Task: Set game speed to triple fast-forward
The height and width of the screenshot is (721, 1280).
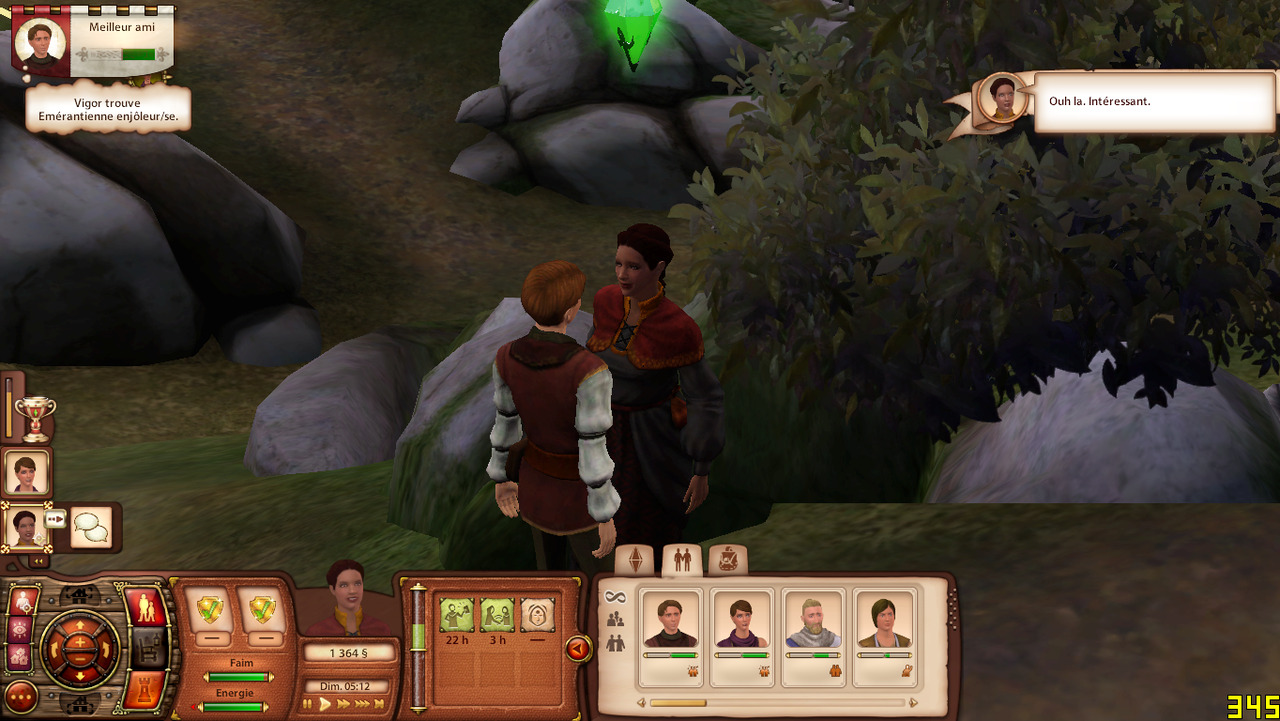Action: coord(362,704)
